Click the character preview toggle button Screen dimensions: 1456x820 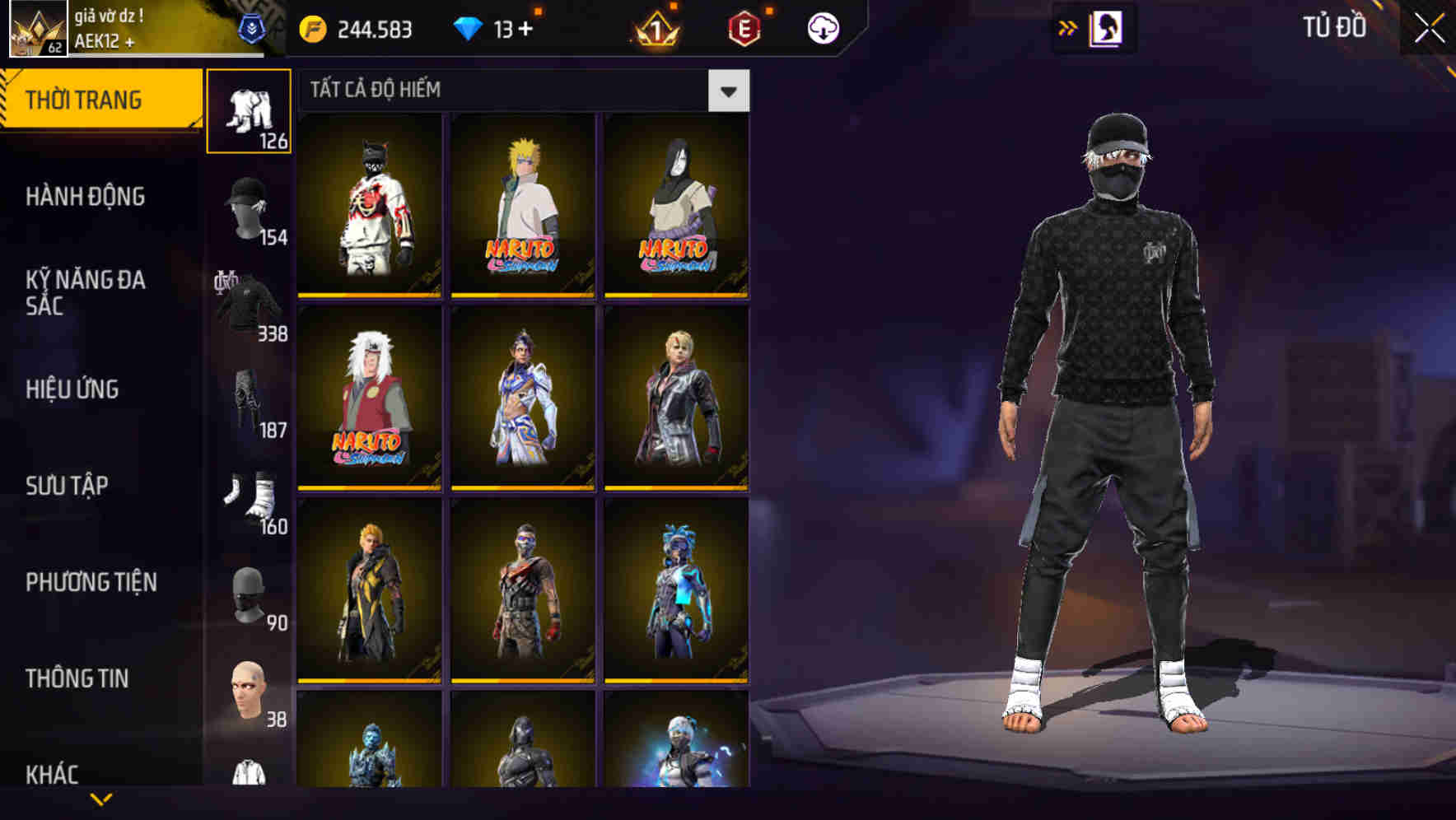coord(1104,26)
